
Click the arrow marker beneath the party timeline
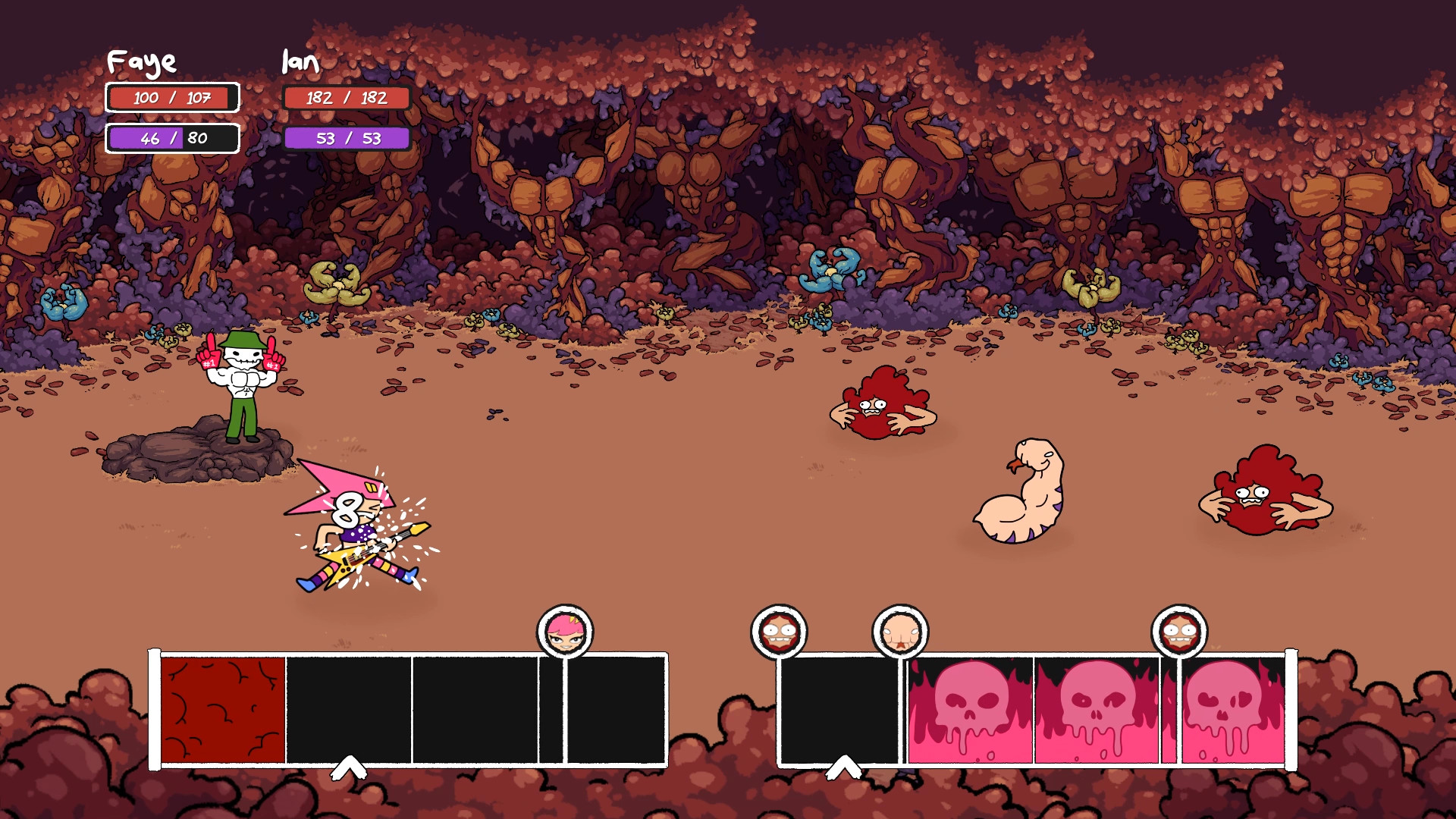[x=349, y=767]
